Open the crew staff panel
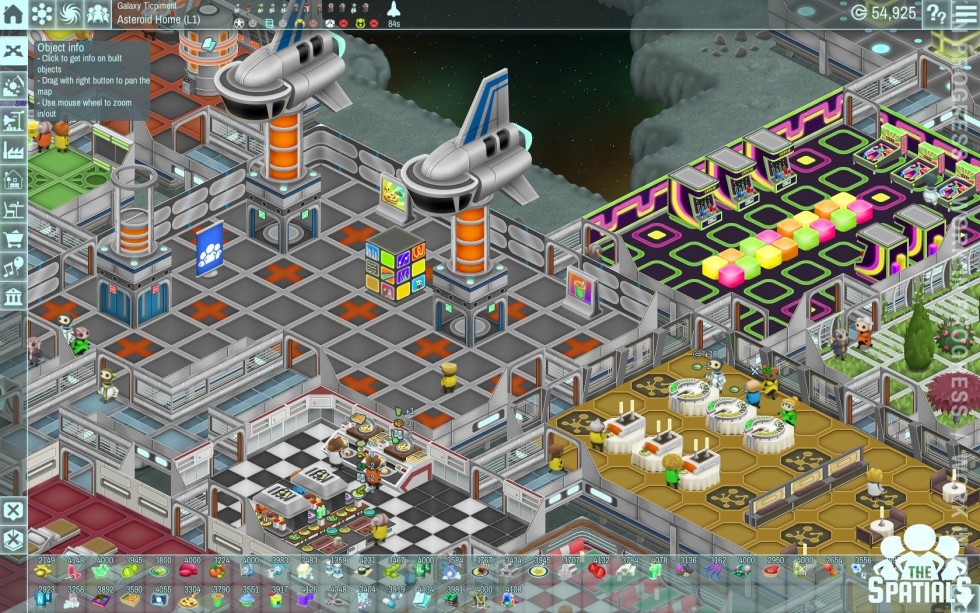Viewport: 980px width, 613px height. [x=98, y=14]
